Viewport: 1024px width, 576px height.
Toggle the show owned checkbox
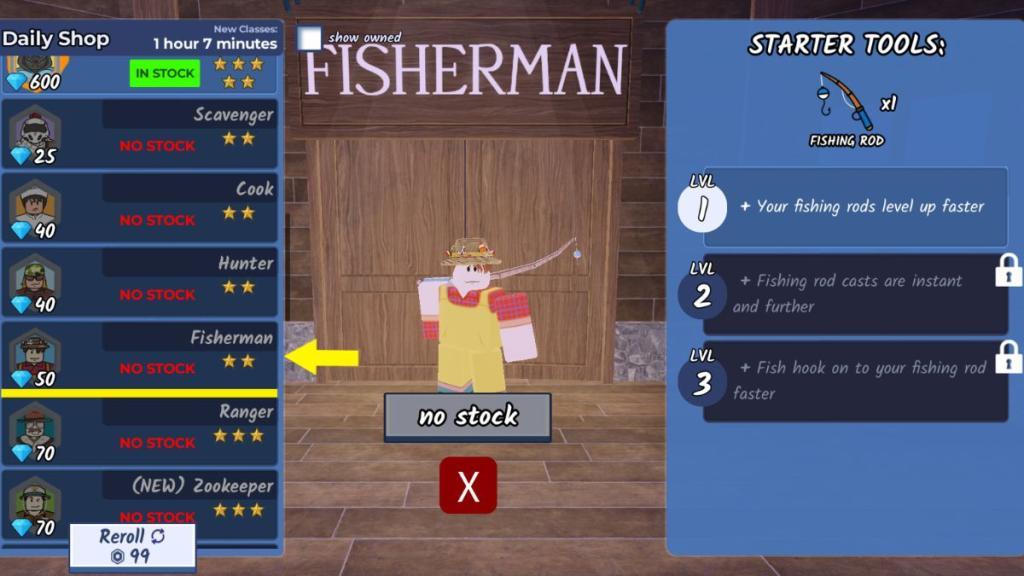click(310, 38)
